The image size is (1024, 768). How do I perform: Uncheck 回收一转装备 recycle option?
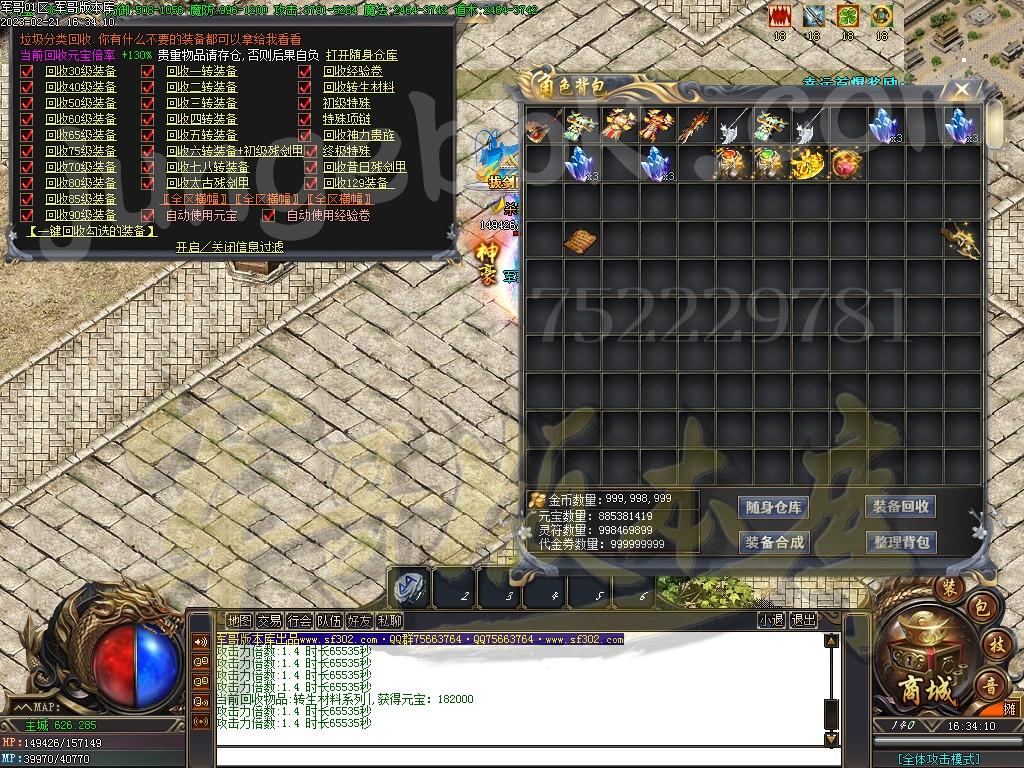click(148, 71)
